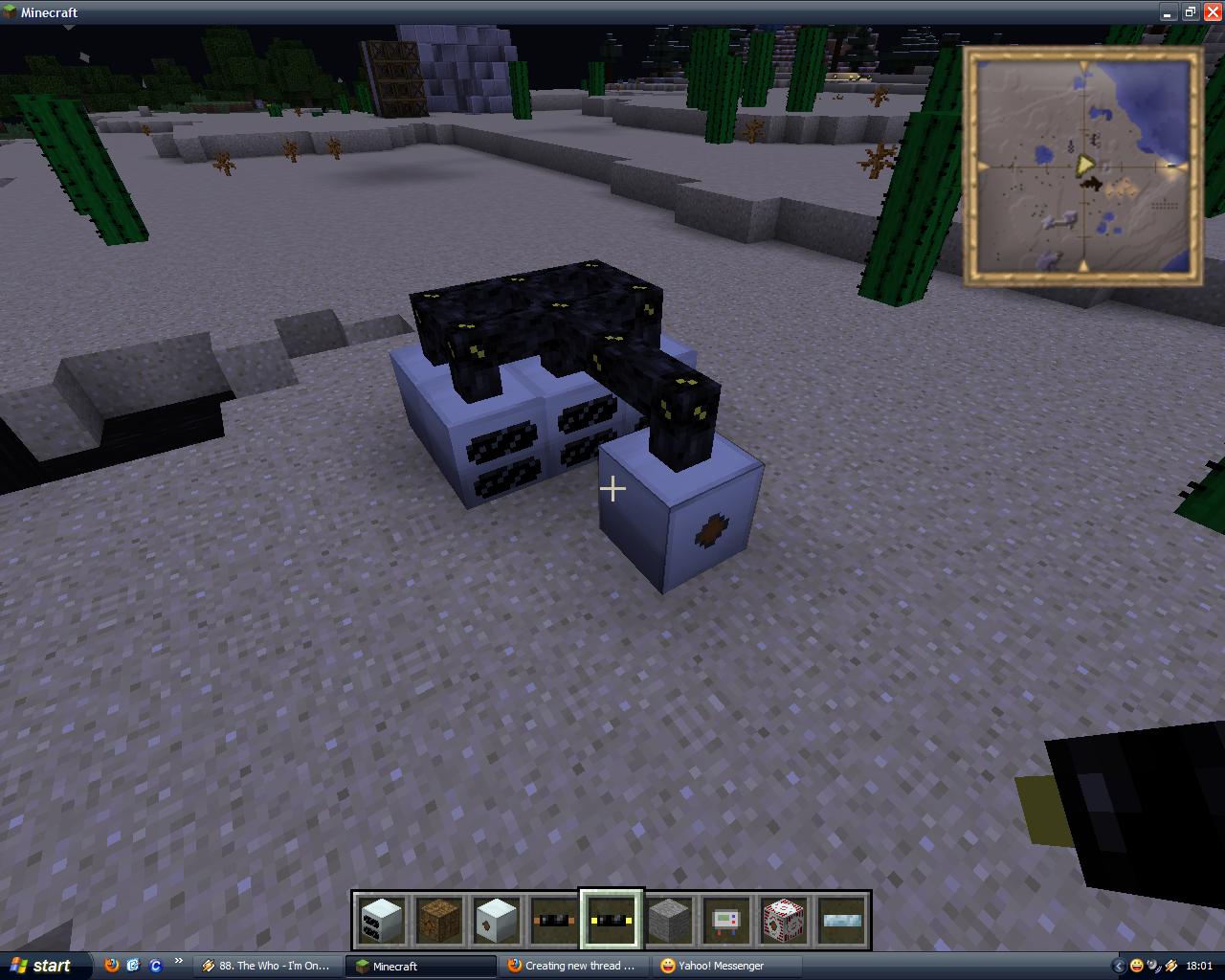Choose the white block with brown dot

tap(497, 921)
